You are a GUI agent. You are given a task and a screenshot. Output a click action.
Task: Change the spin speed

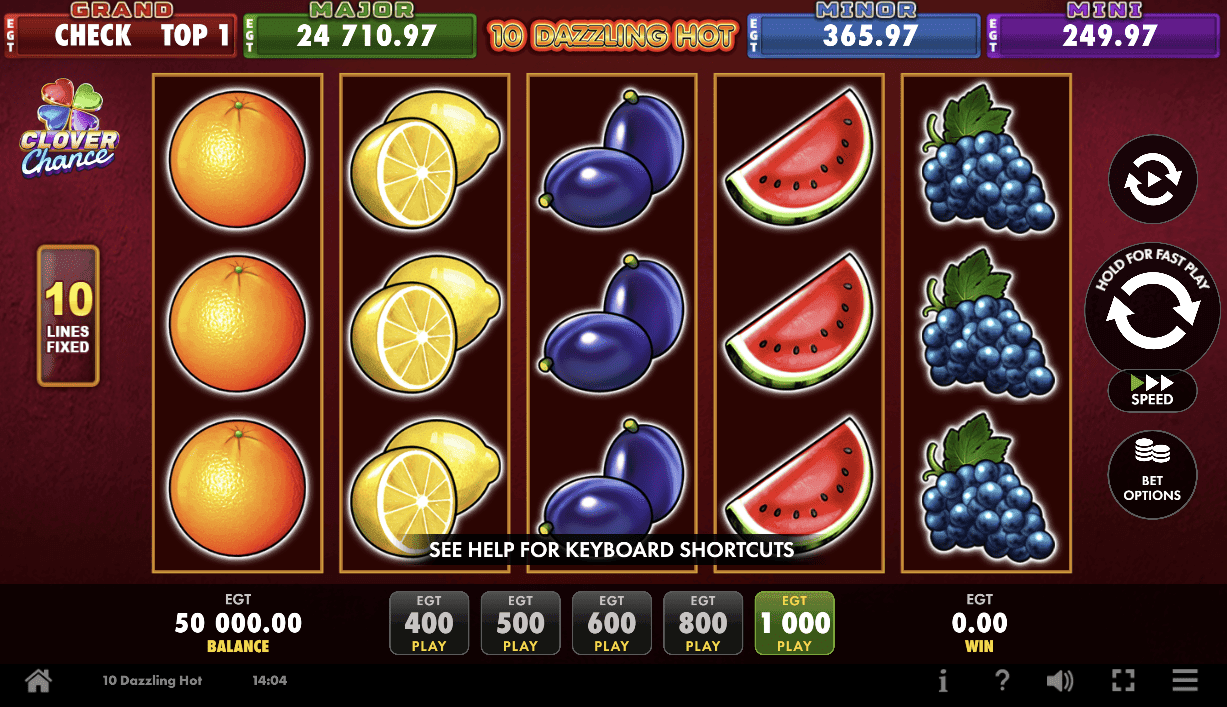click(1152, 390)
